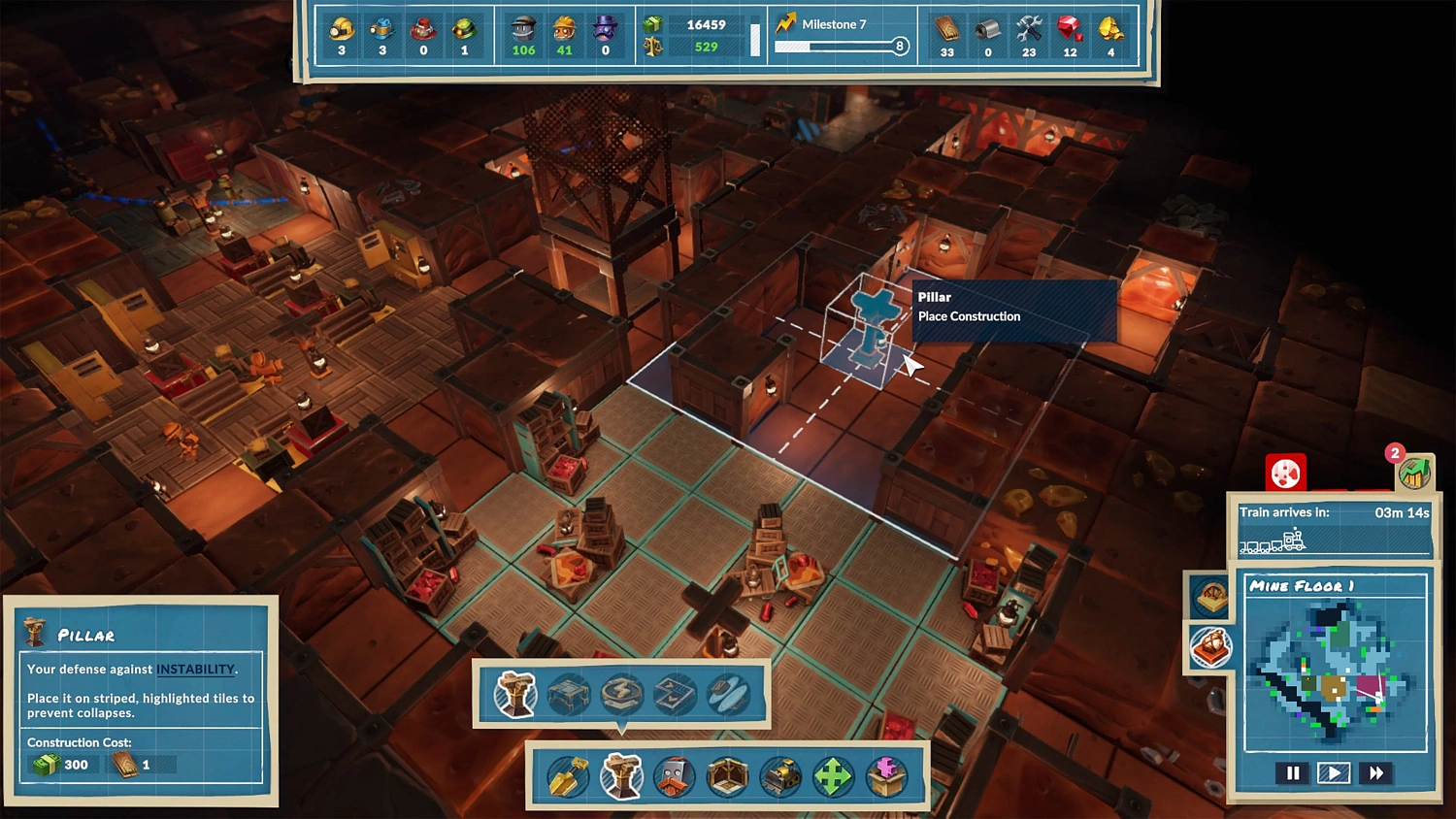Select the shovel digging tool
This screenshot has width=1456, height=819.
566,776
